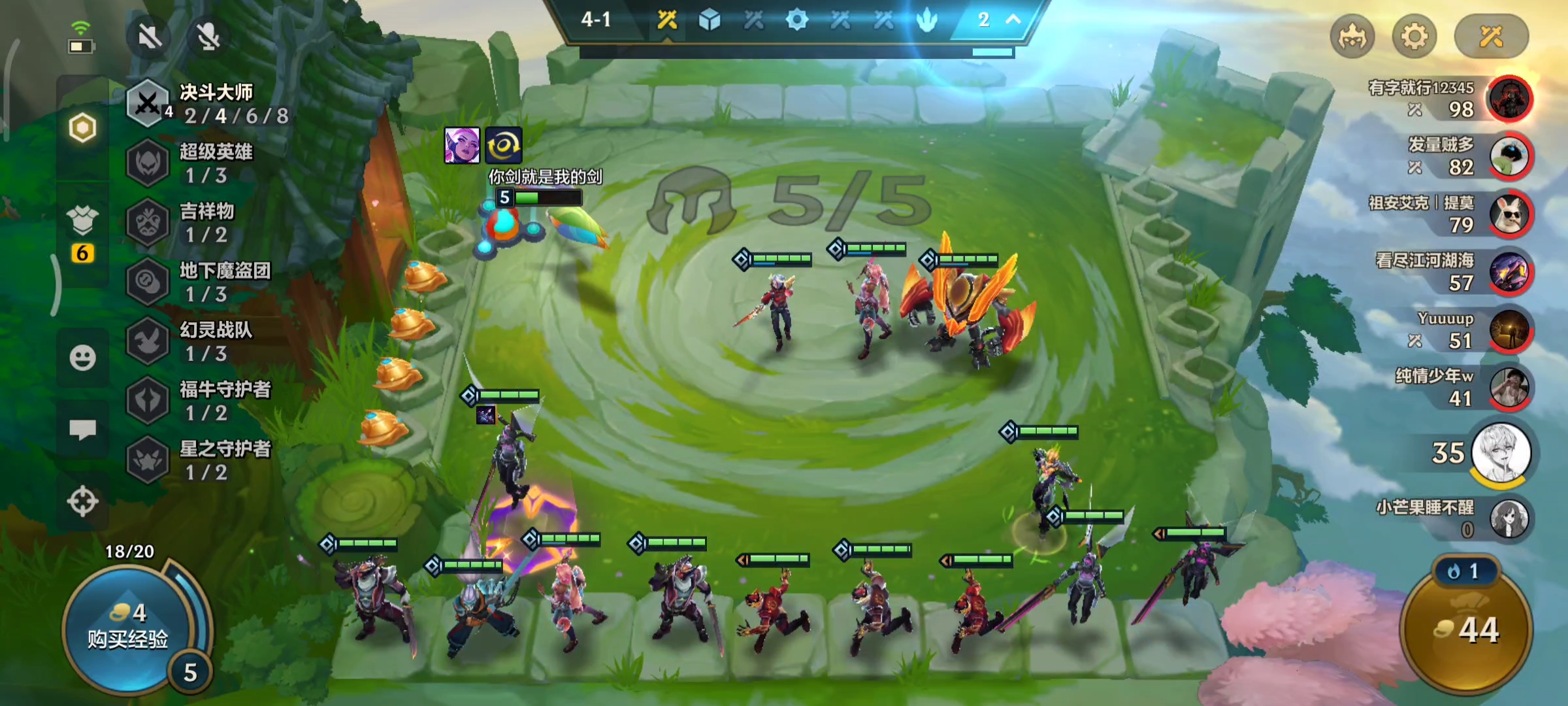Toggle the microphone mute icon
Viewport: 1568px width, 706px height.
(x=208, y=37)
